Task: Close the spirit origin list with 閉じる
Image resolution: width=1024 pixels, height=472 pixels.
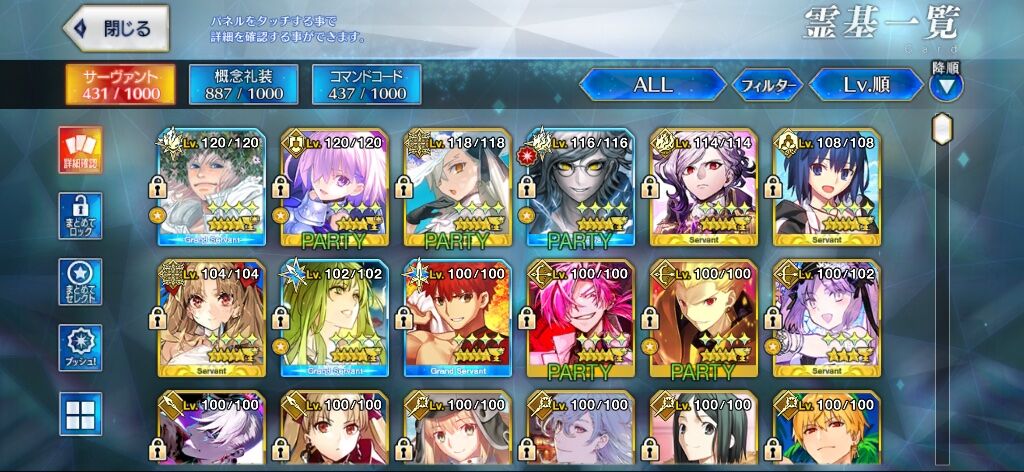Action: pyautogui.click(x=116, y=28)
